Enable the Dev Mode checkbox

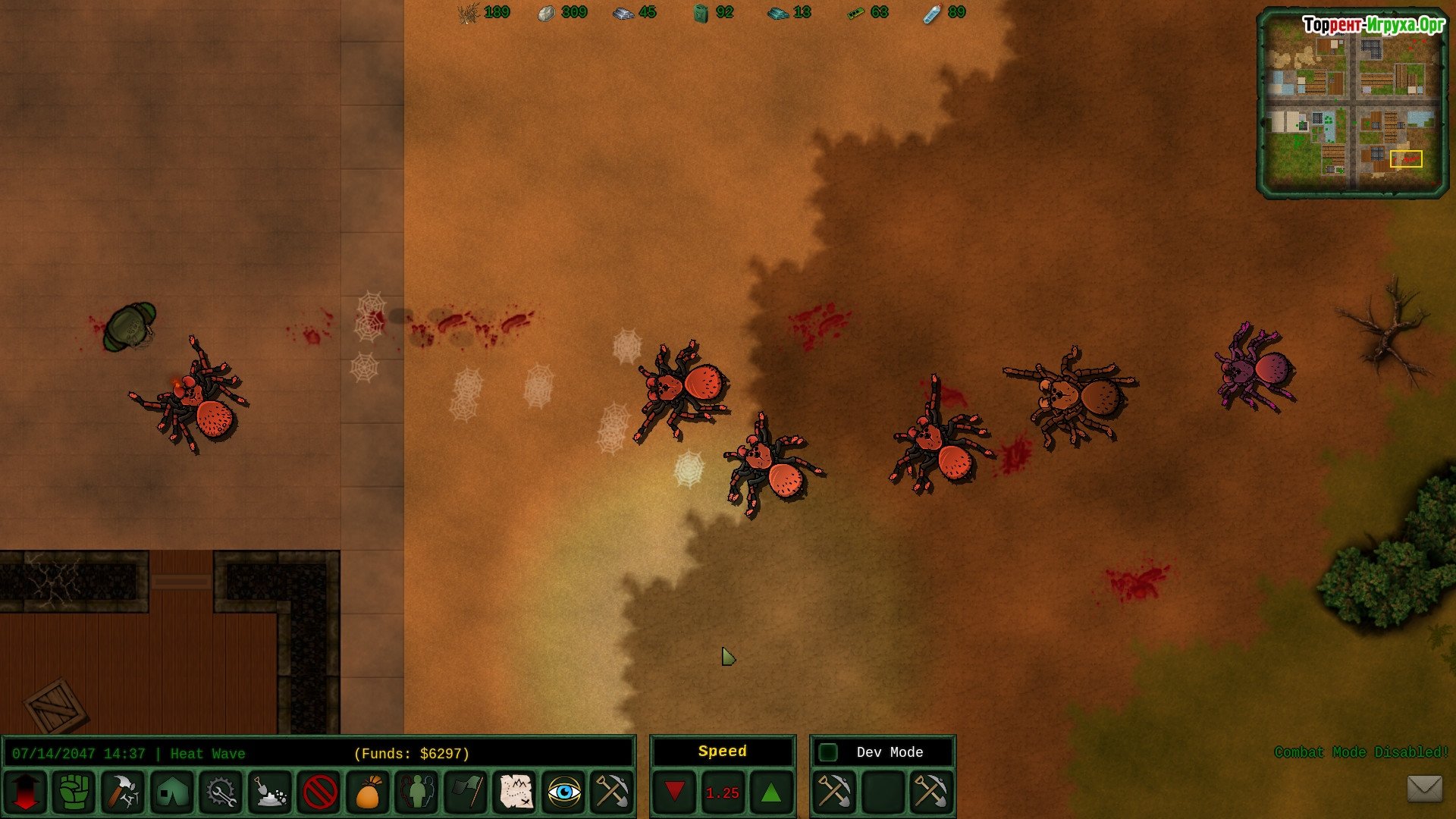[x=828, y=752]
